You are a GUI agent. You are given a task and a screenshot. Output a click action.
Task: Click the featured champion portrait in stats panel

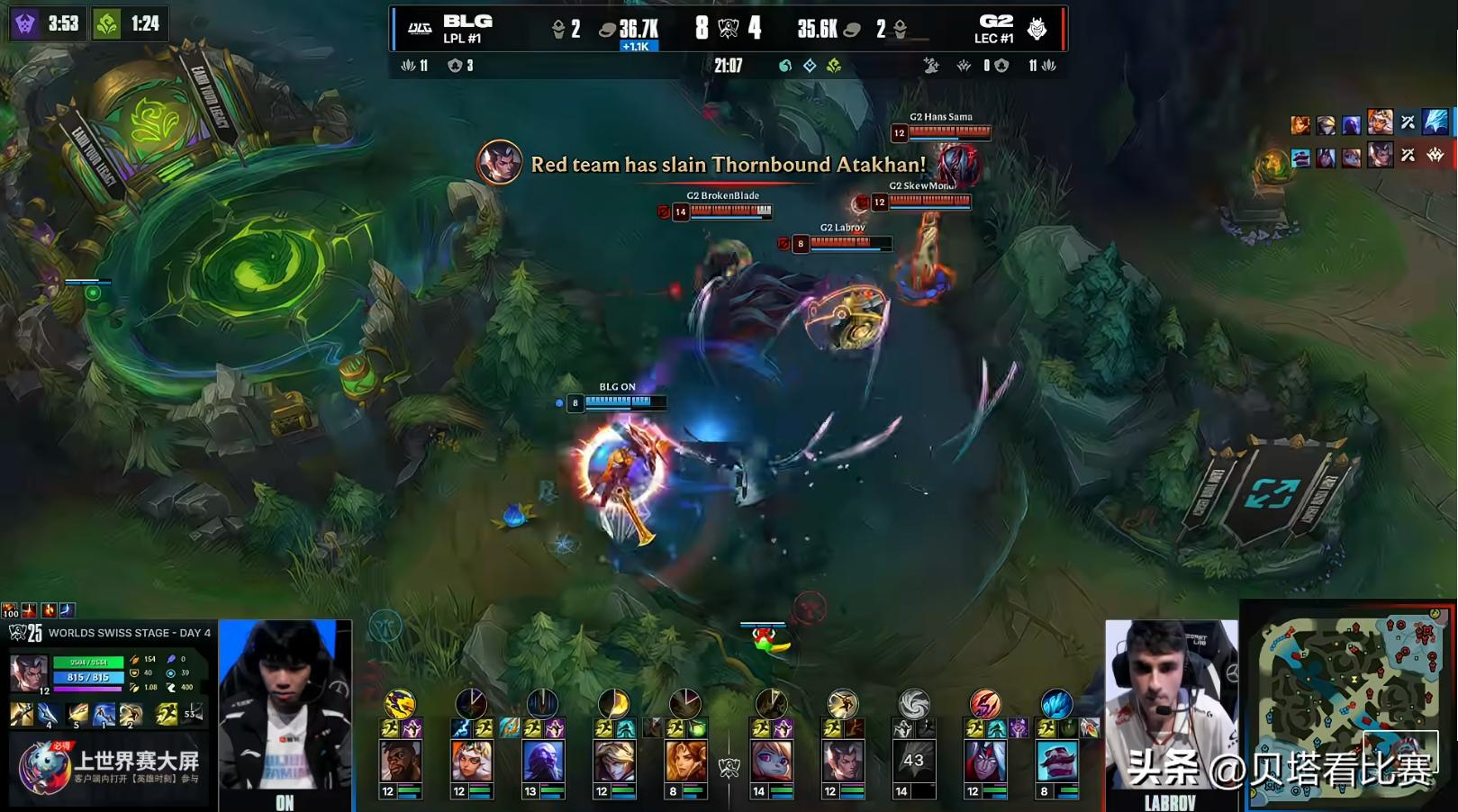tap(29, 673)
